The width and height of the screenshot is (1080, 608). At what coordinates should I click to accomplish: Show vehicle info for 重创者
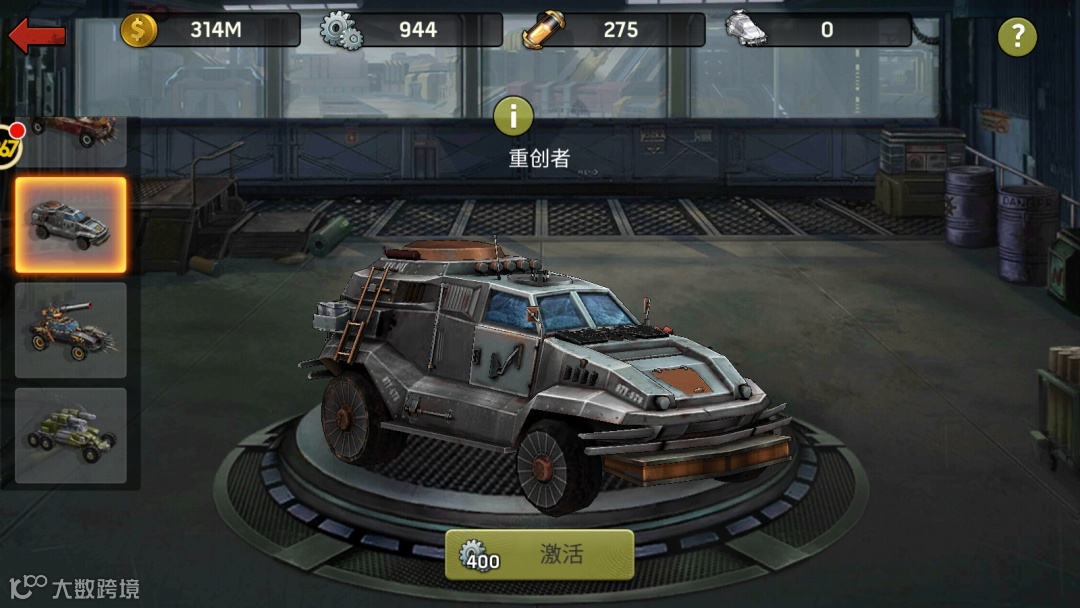click(x=514, y=117)
